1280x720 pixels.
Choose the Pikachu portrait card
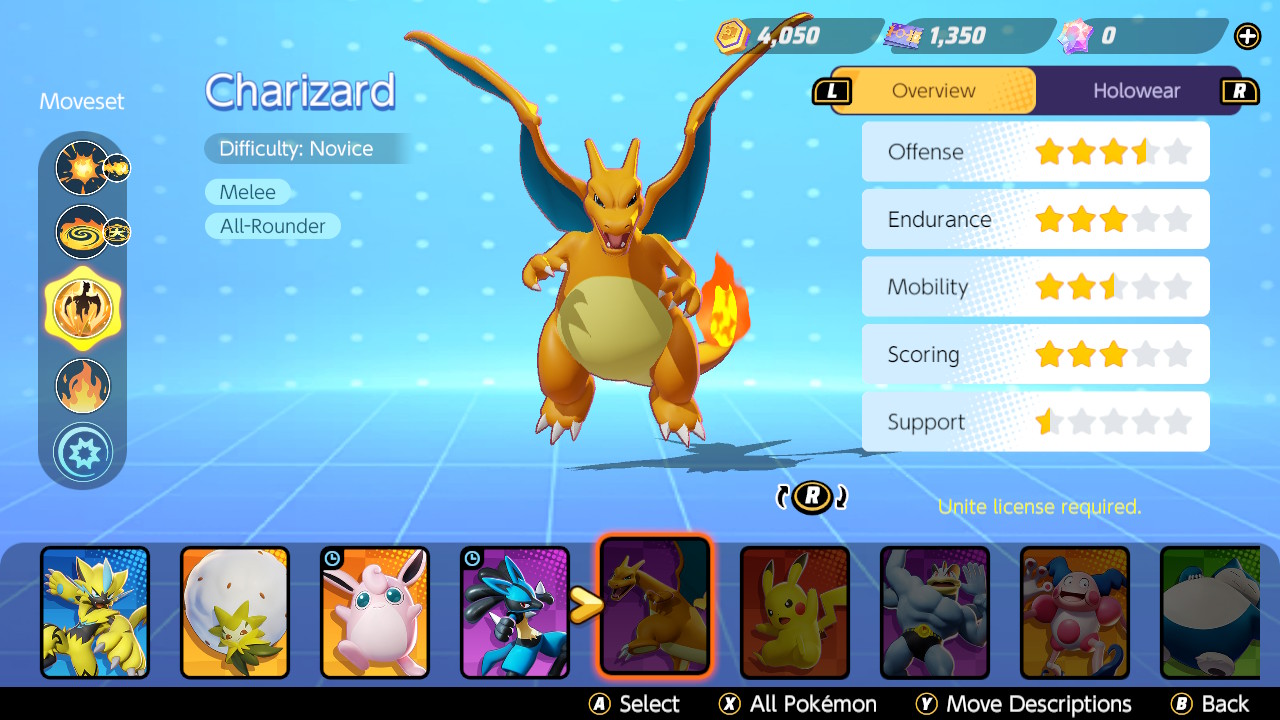pyautogui.click(x=795, y=612)
